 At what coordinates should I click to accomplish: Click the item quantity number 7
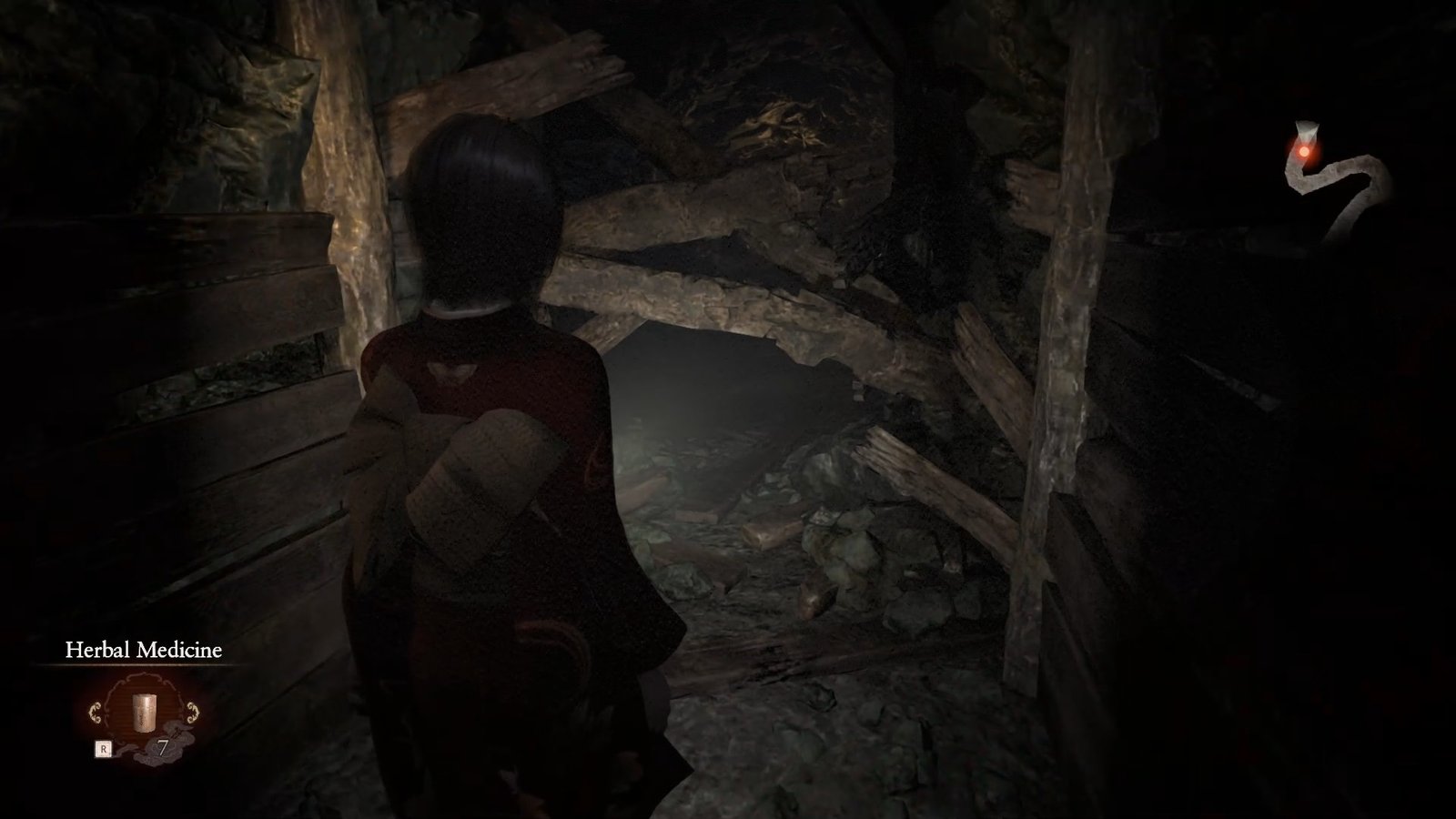163,744
